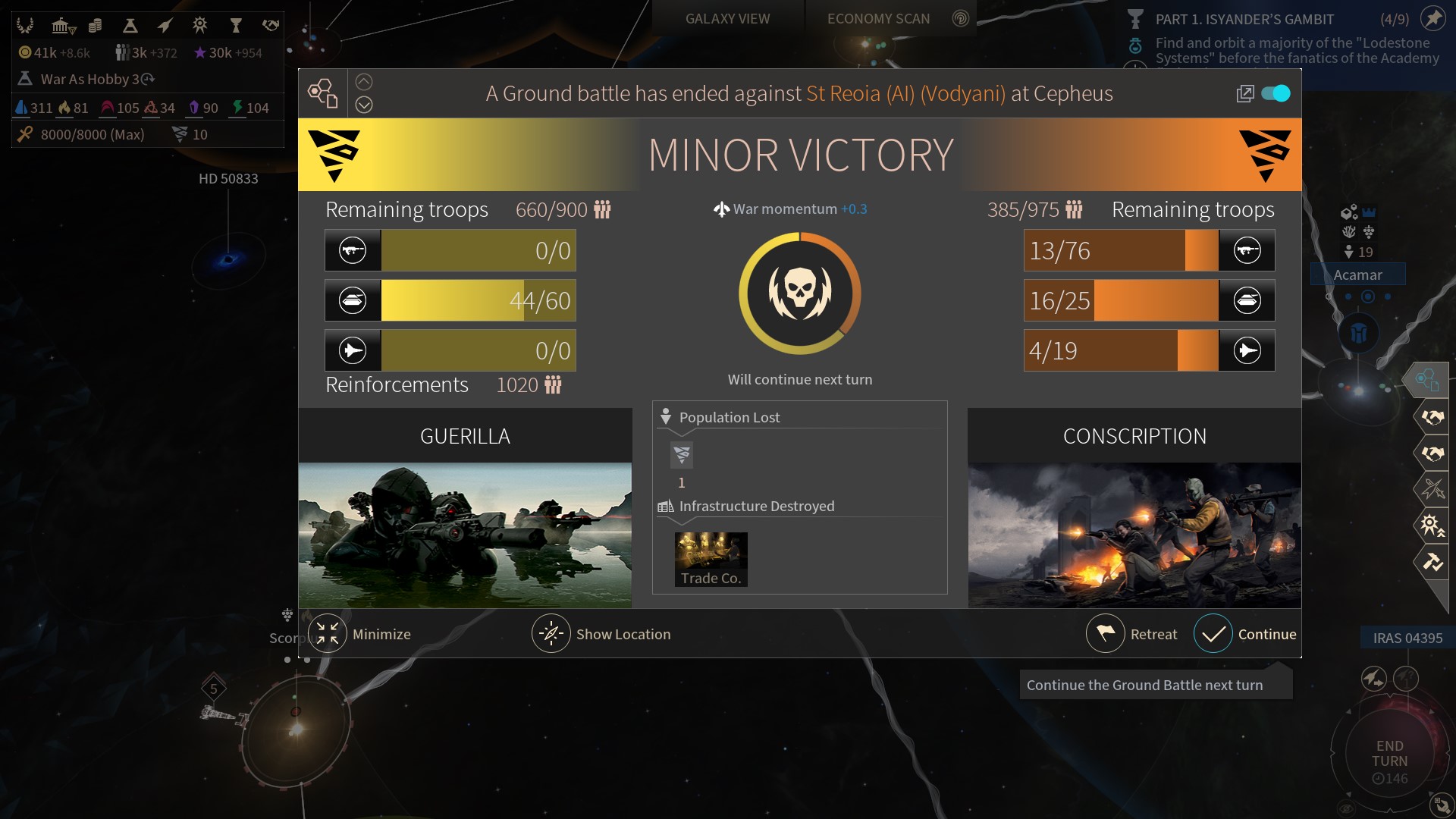Show Location of the battle
The height and width of the screenshot is (819, 1456).
(551, 634)
